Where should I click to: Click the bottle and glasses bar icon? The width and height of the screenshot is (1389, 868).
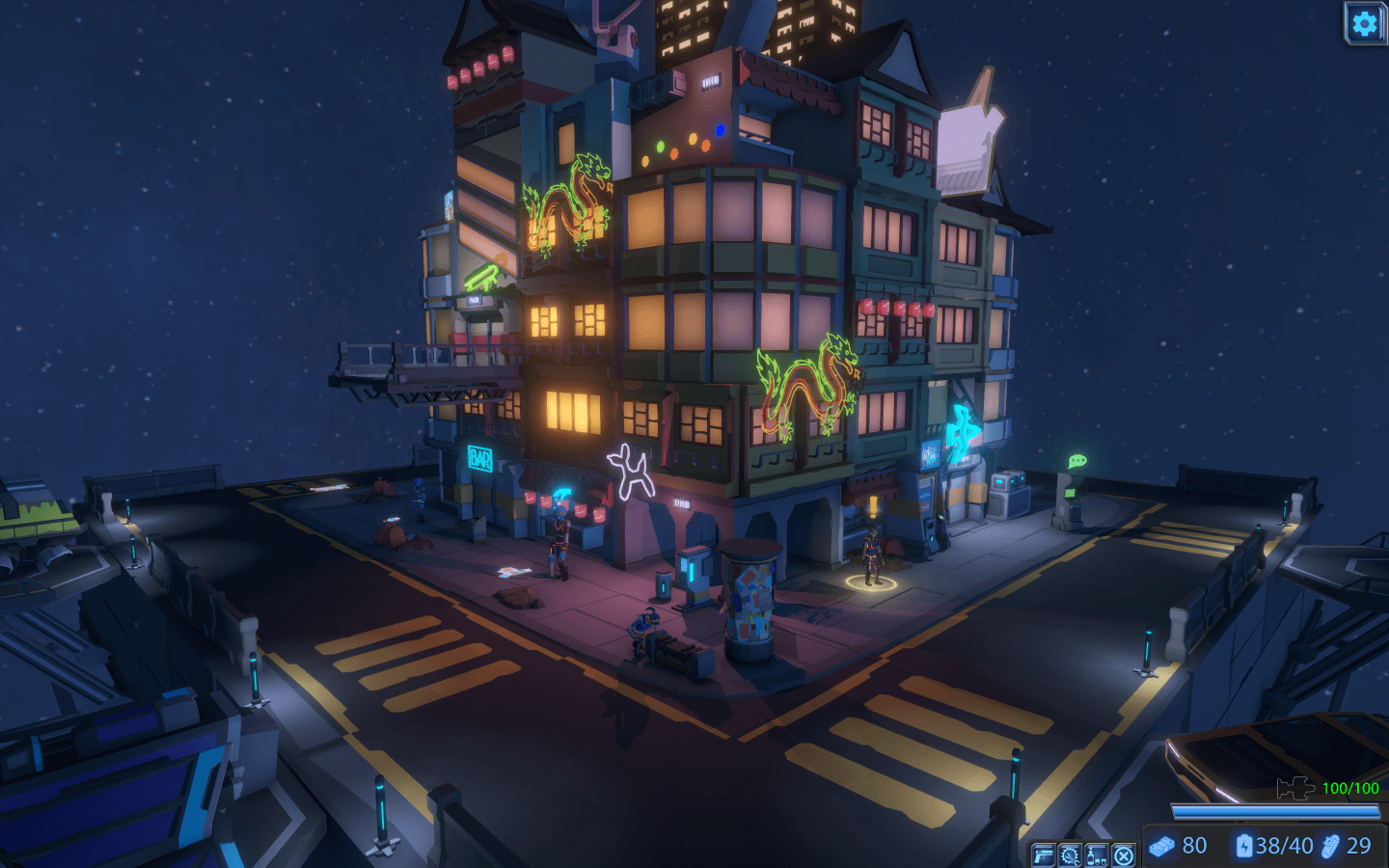(x=1097, y=854)
